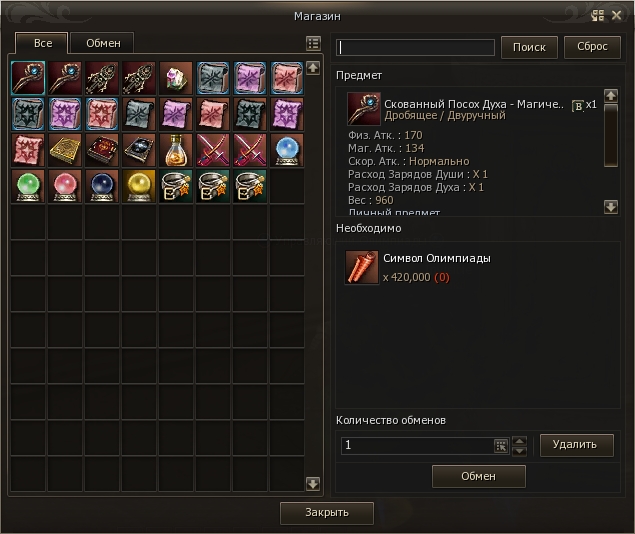Choose the orange potion flask
Image resolution: width=635 pixels, height=534 pixels.
click(176, 150)
